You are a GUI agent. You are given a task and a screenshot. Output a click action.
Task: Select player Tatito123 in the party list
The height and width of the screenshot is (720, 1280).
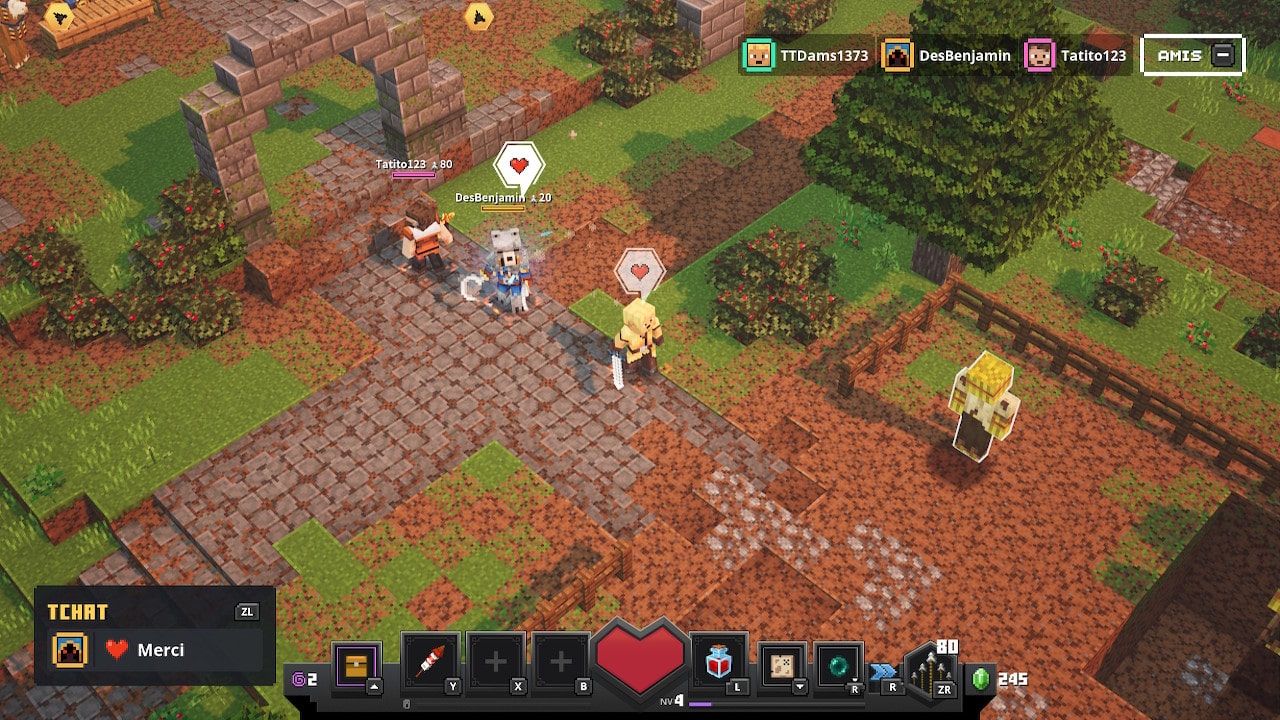click(1076, 56)
